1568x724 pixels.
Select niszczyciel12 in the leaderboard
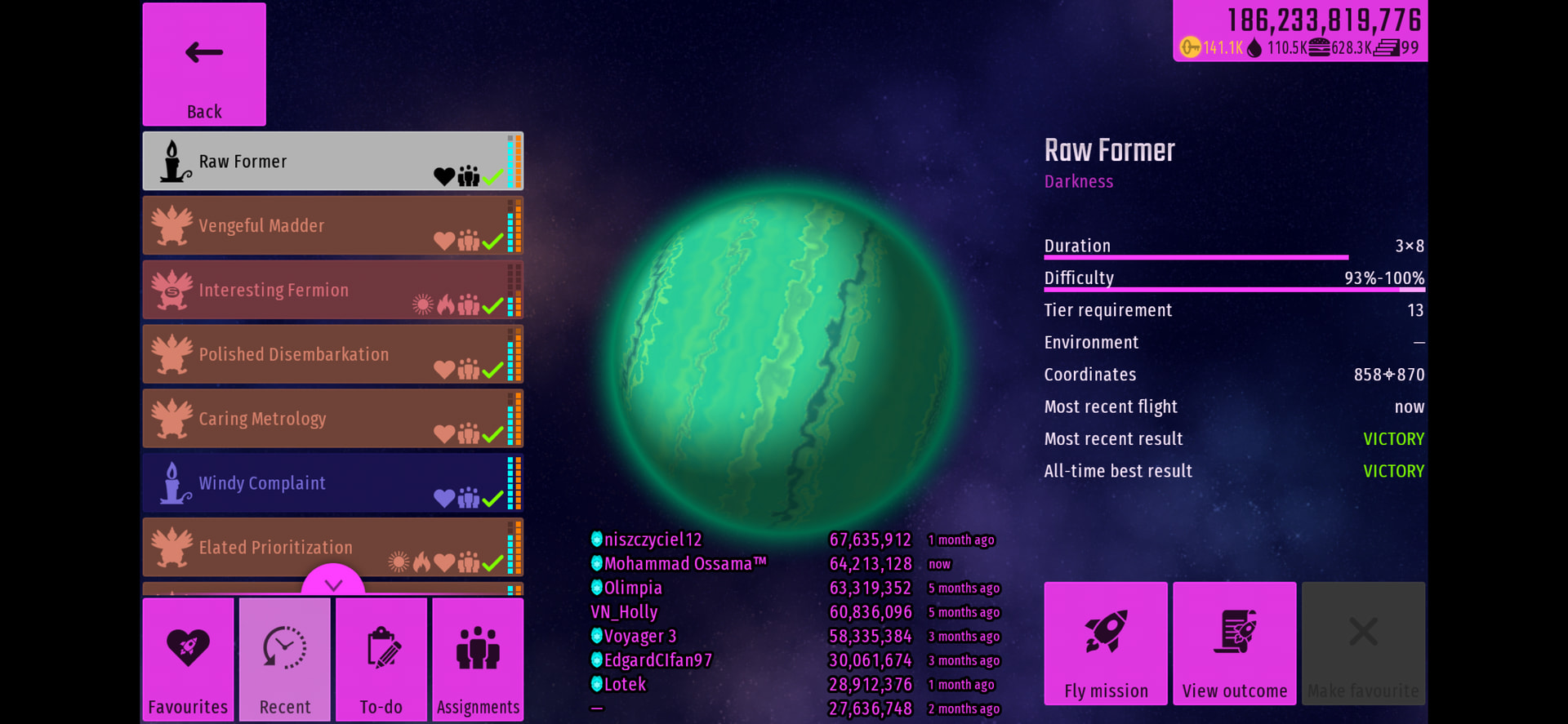[653, 540]
